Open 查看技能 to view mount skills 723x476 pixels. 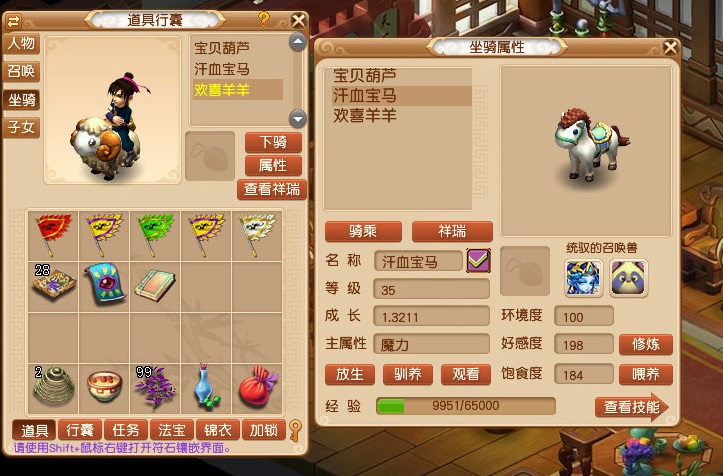coord(631,406)
